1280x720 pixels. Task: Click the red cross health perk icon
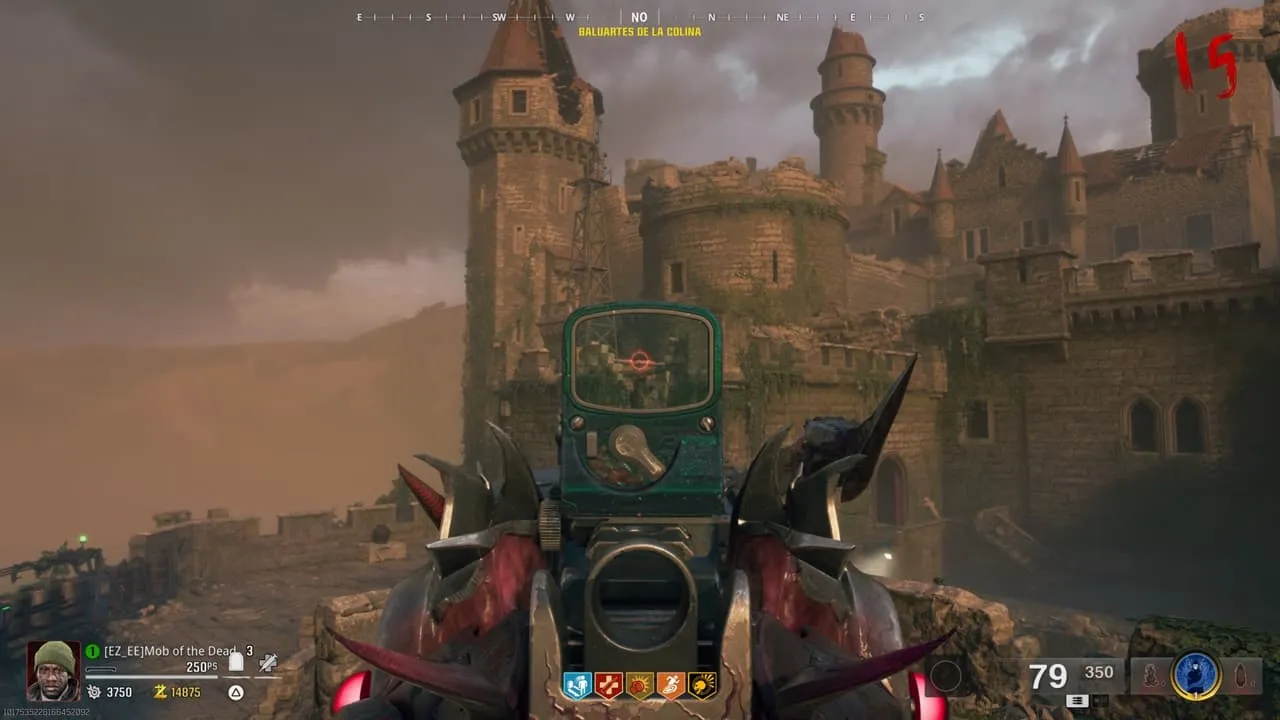click(x=608, y=685)
